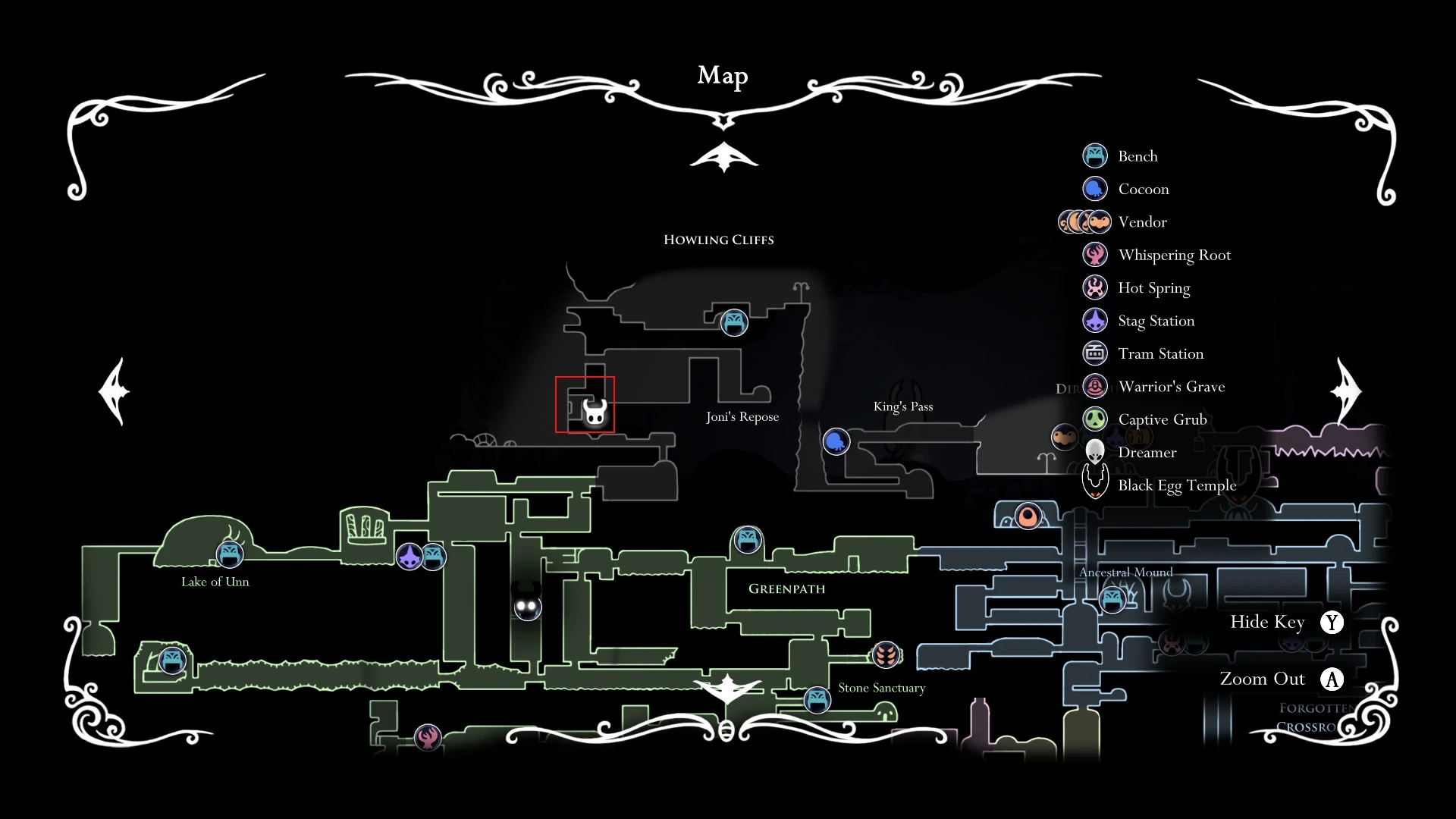
Task: Click the Cocoon icon in the legend
Action: tap(1095, 189)
